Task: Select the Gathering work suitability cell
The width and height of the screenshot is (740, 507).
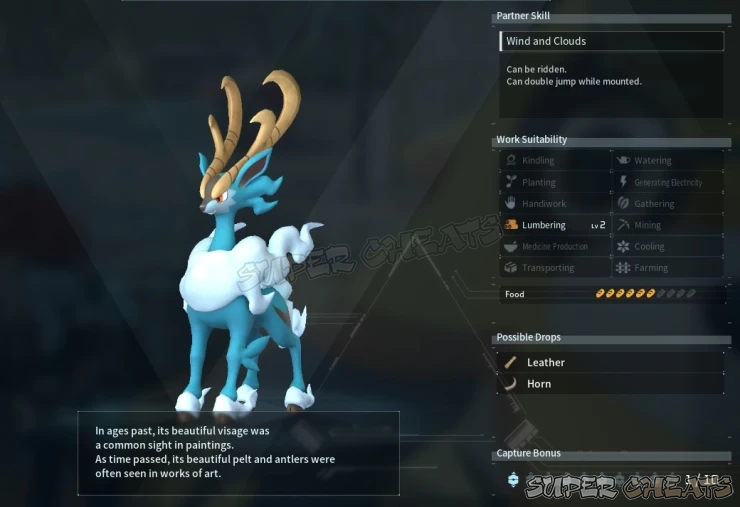Action: (x=667, y=204)
